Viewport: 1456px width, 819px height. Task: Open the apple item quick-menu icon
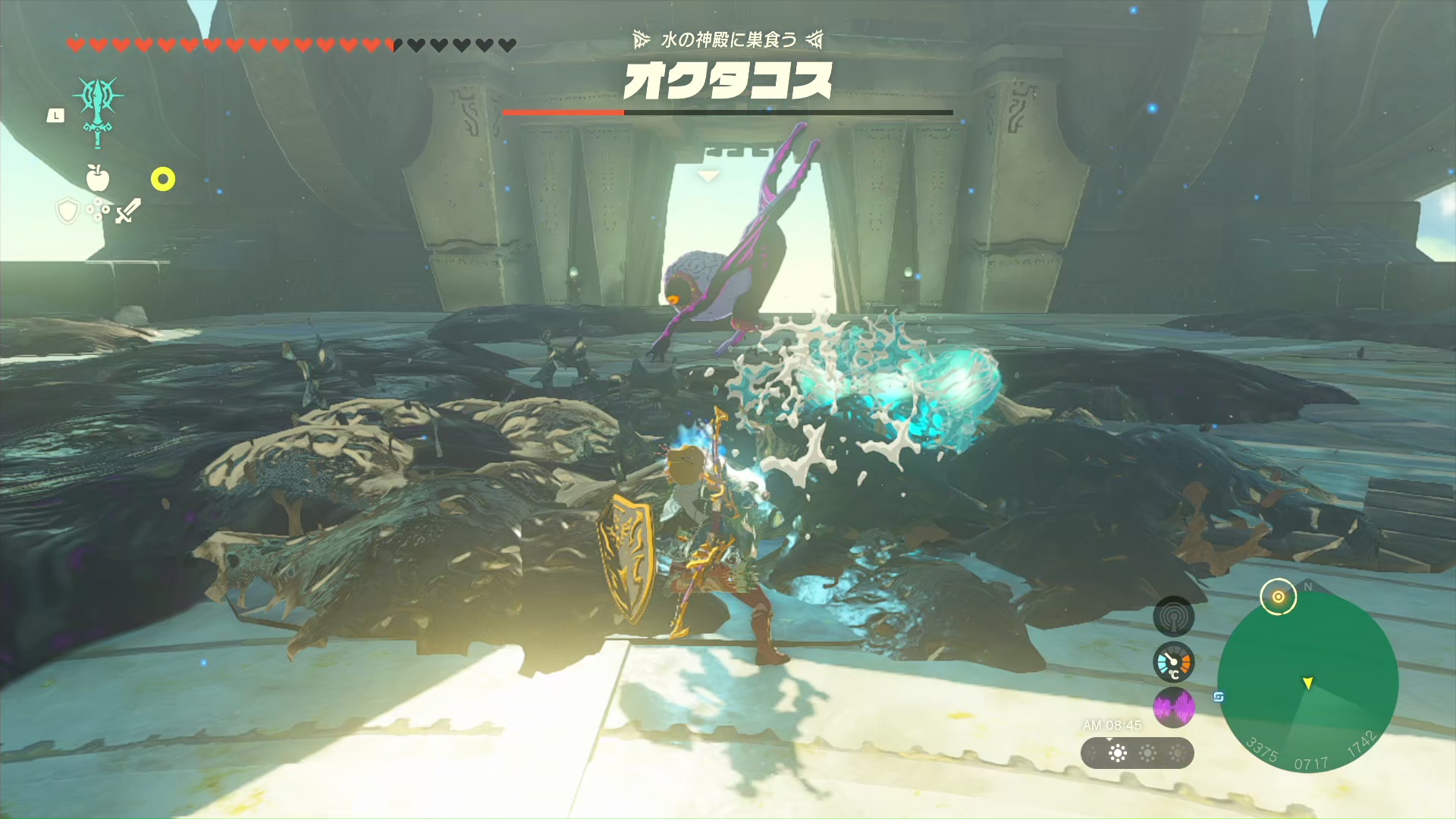pos(98,178)
